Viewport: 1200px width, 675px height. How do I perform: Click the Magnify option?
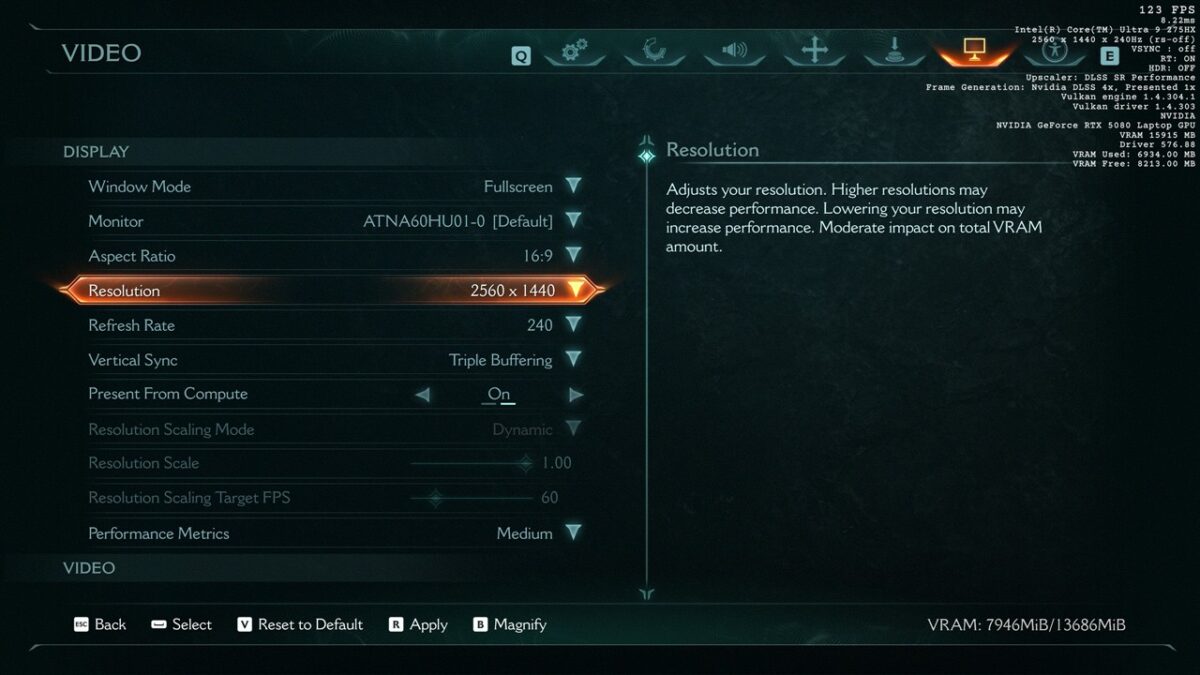[x=510, y=624]
